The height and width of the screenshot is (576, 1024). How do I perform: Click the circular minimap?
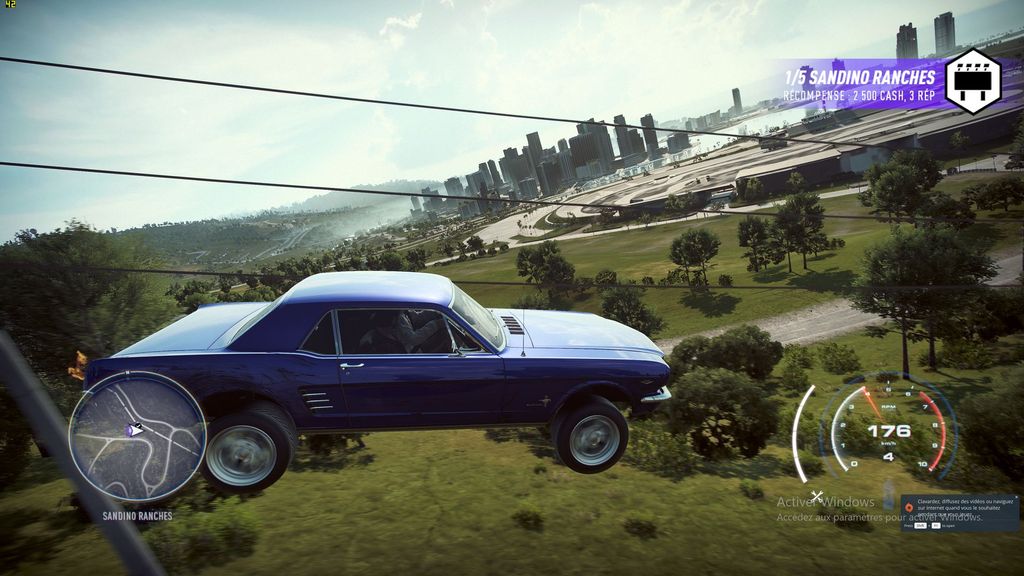[137, 437]
